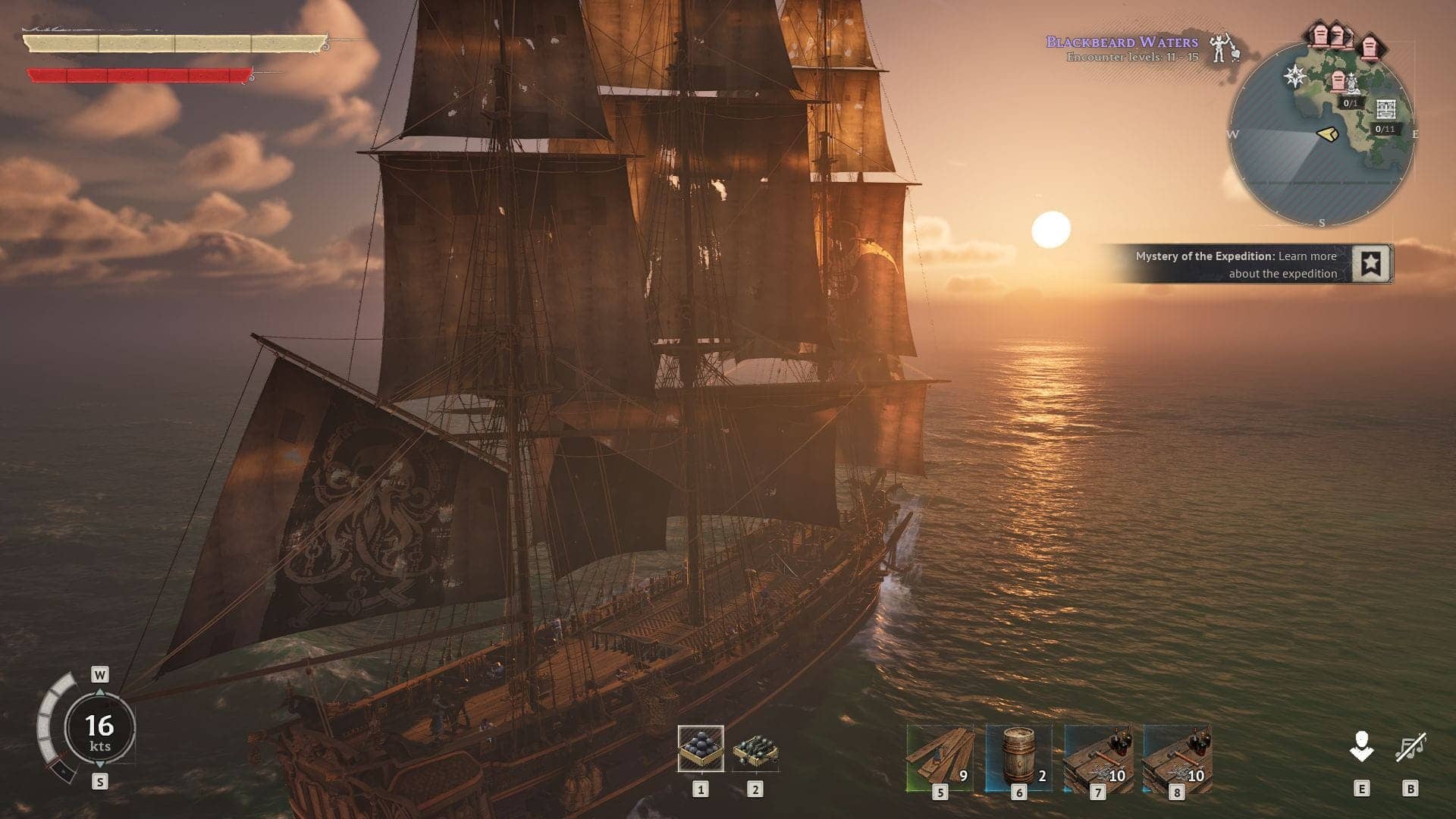This screenshot has height=819, width=1456.
Task: Select the cannonball ammo slot
Action: click(x=700, y=748)
